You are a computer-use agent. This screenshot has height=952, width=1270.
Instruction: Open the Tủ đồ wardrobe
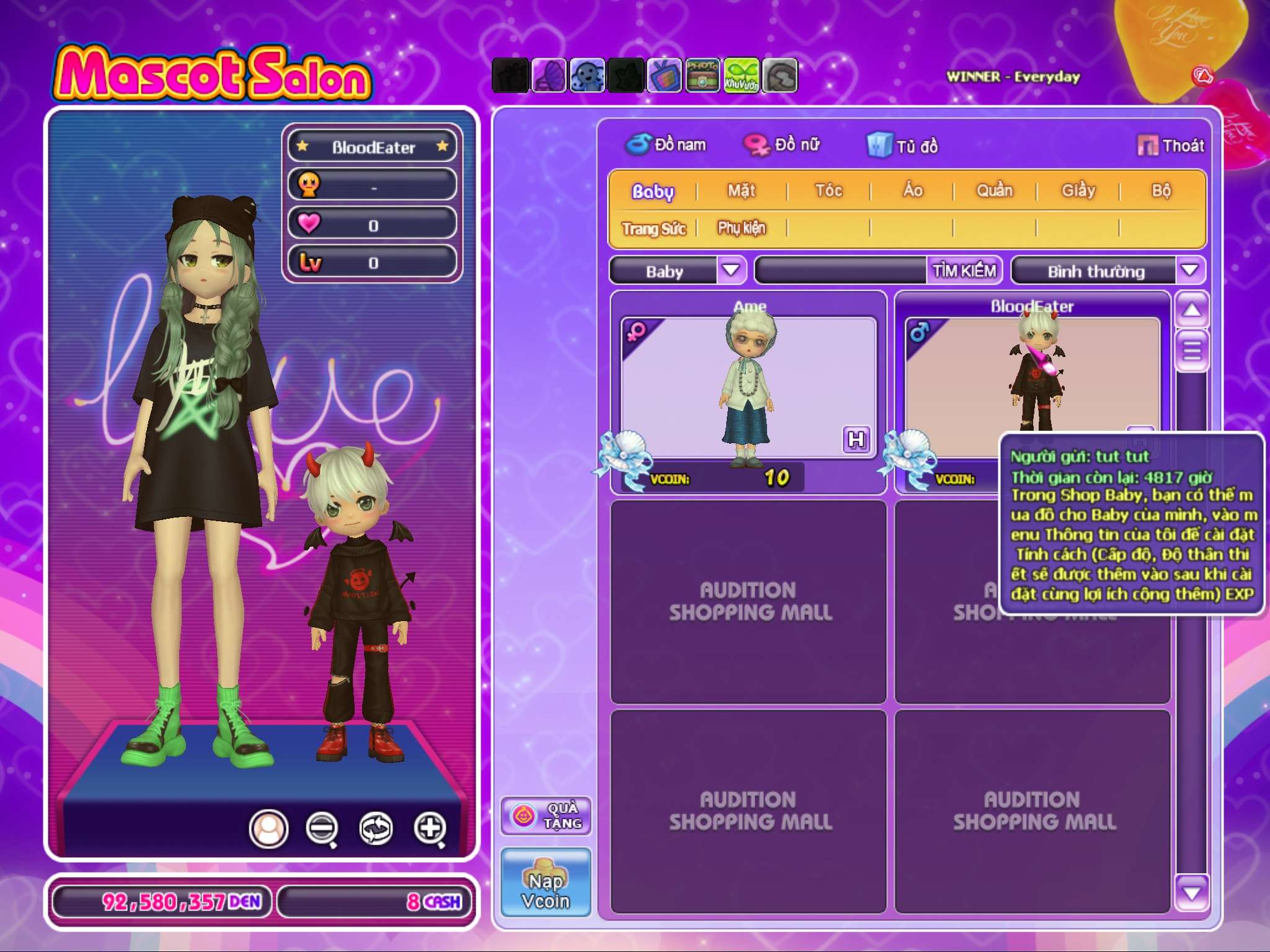pos(903,146)
